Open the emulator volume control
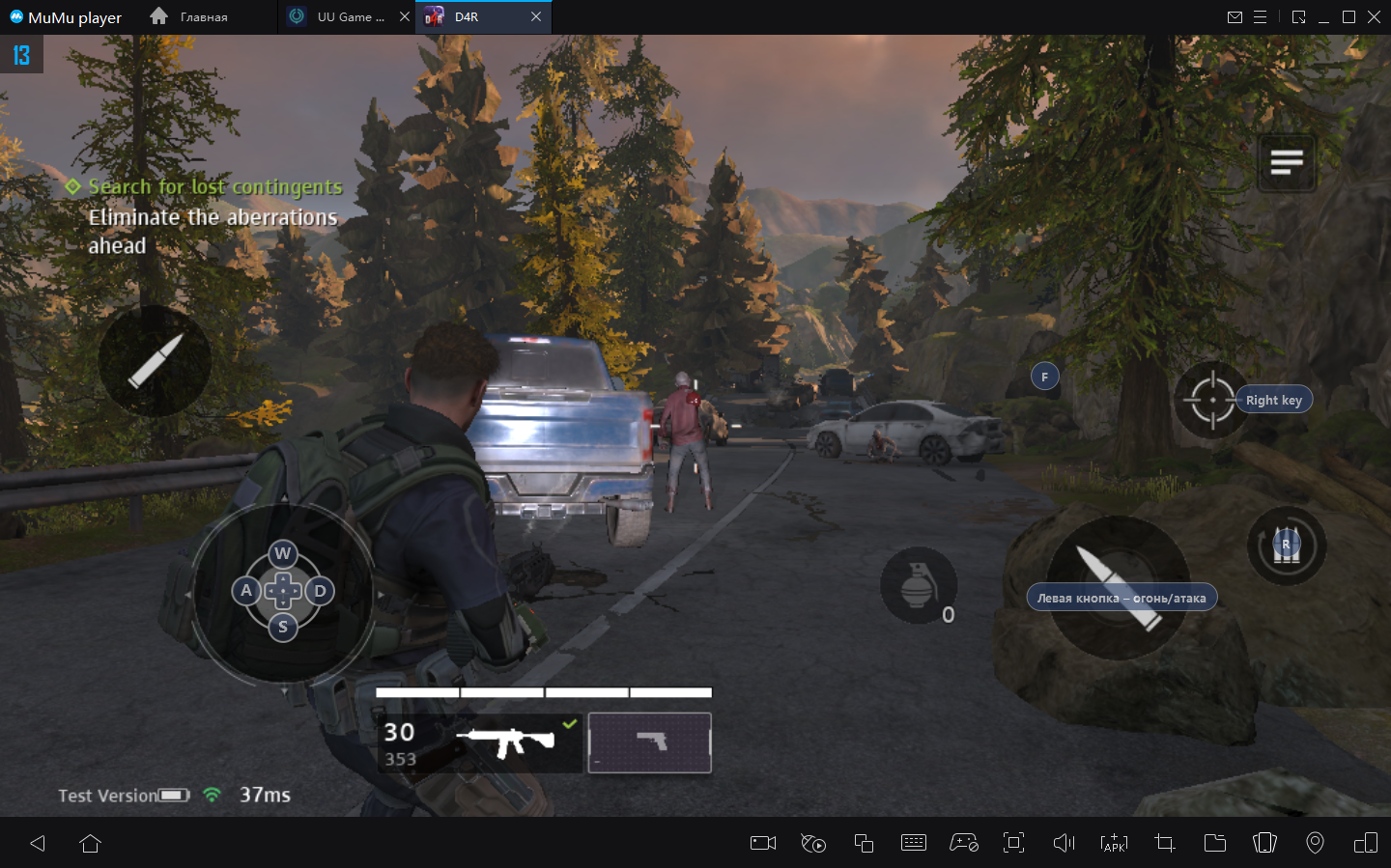 (x=1064, y=843)
